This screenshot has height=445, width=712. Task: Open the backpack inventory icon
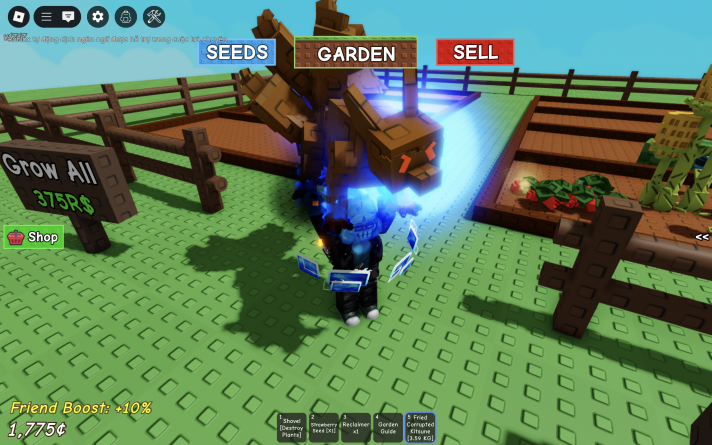[x=125, y=17]
